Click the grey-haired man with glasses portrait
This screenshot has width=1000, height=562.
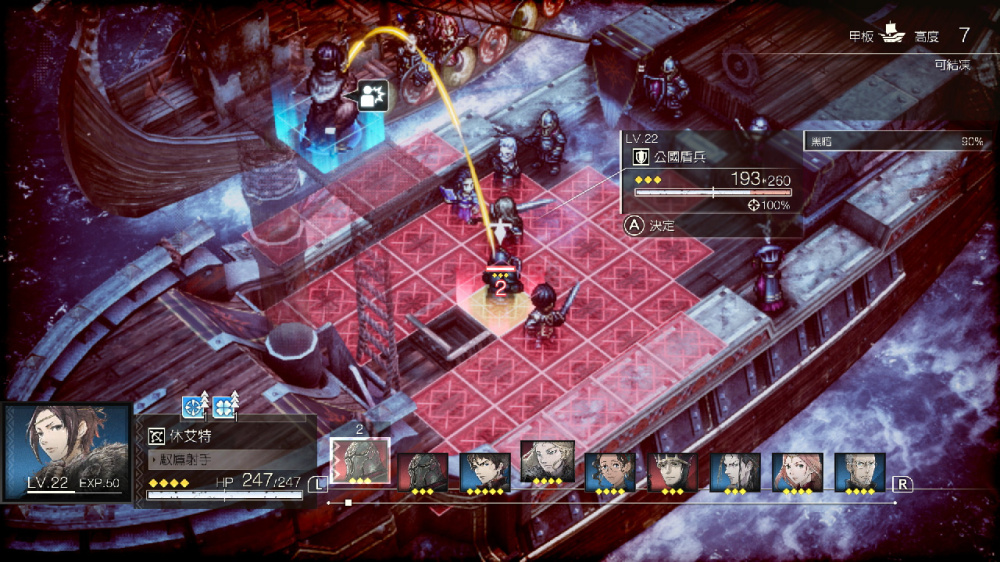(860, 471)
